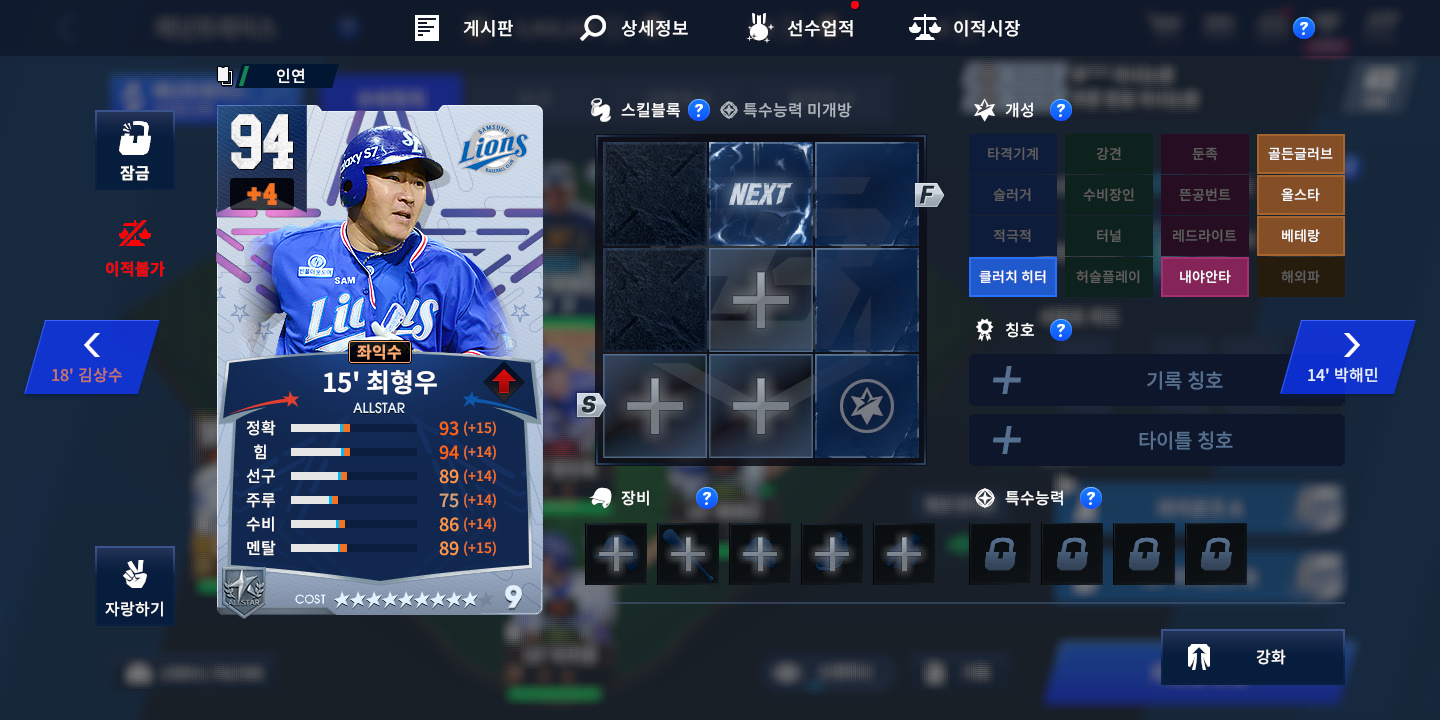Go to previous player 18' 김상수
Viewport: 1440px width, 720px height.
(x=92, y=357)
